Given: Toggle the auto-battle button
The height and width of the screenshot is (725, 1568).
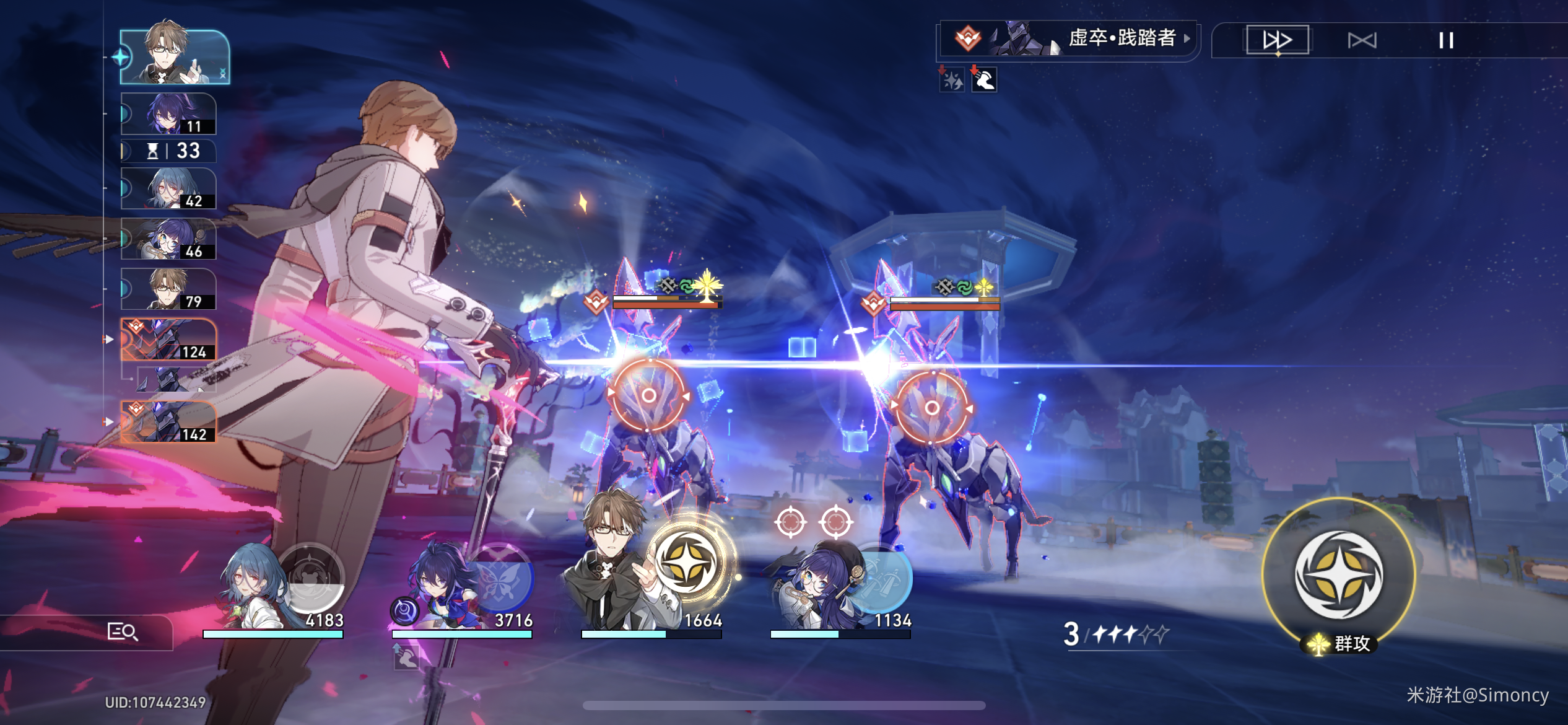Looking at the screenshot, I should 1362,40.
